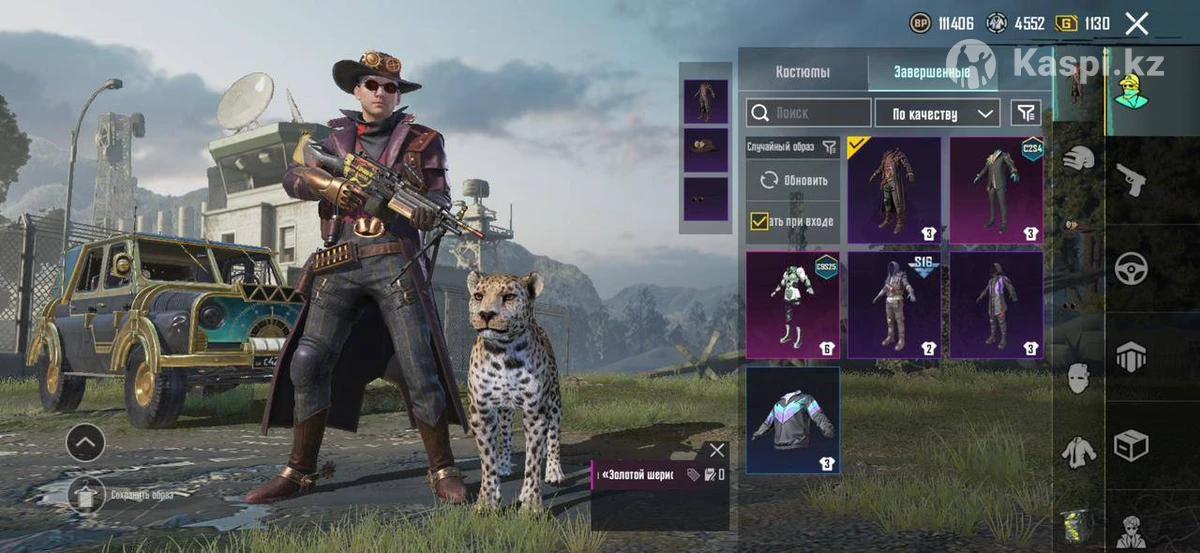Open the box crate category
1200x553 pixels.
pos(1131,444)
